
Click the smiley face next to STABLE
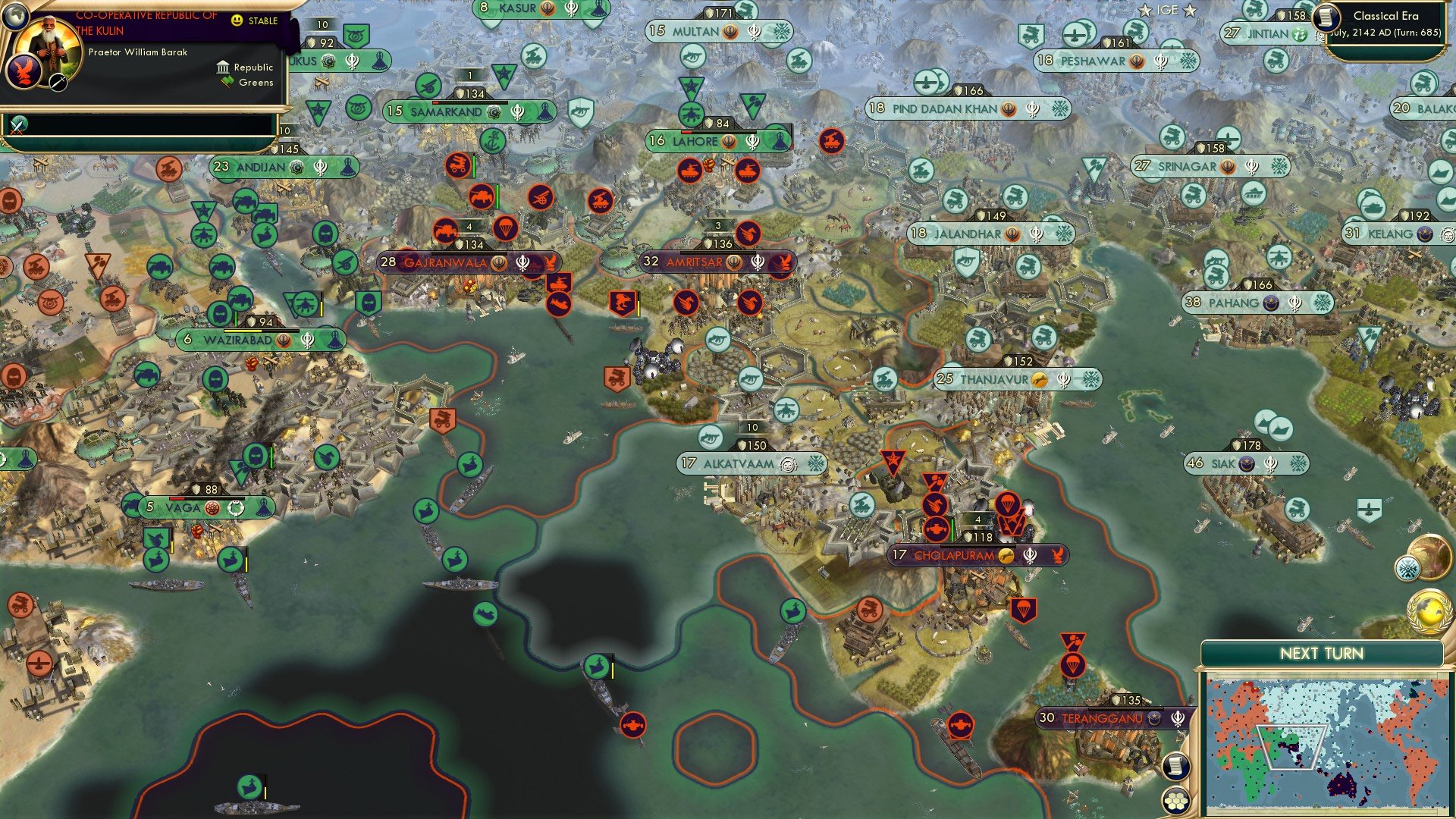[237, 20]
